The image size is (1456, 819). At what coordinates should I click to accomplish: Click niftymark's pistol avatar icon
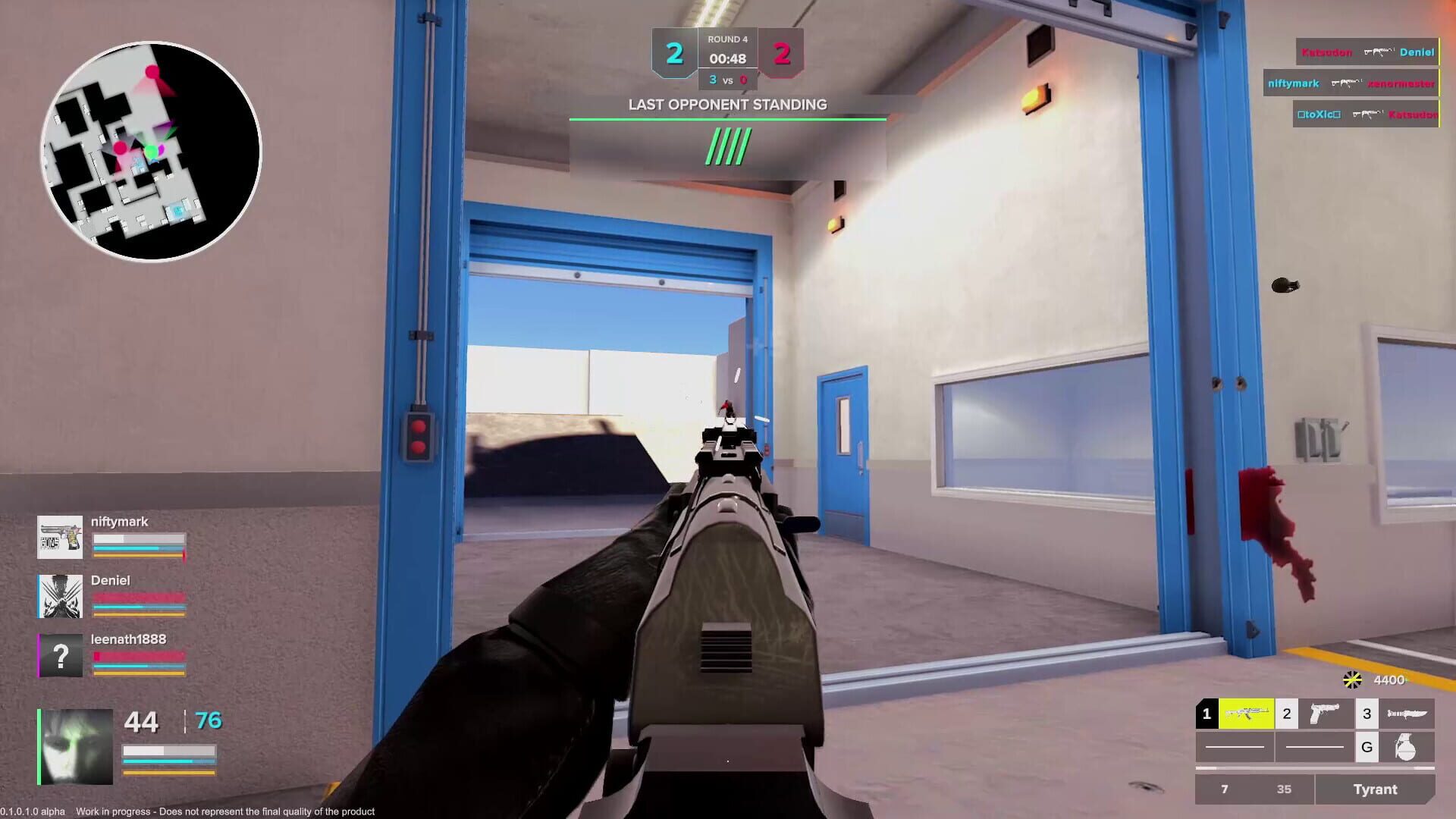point(60,538)
